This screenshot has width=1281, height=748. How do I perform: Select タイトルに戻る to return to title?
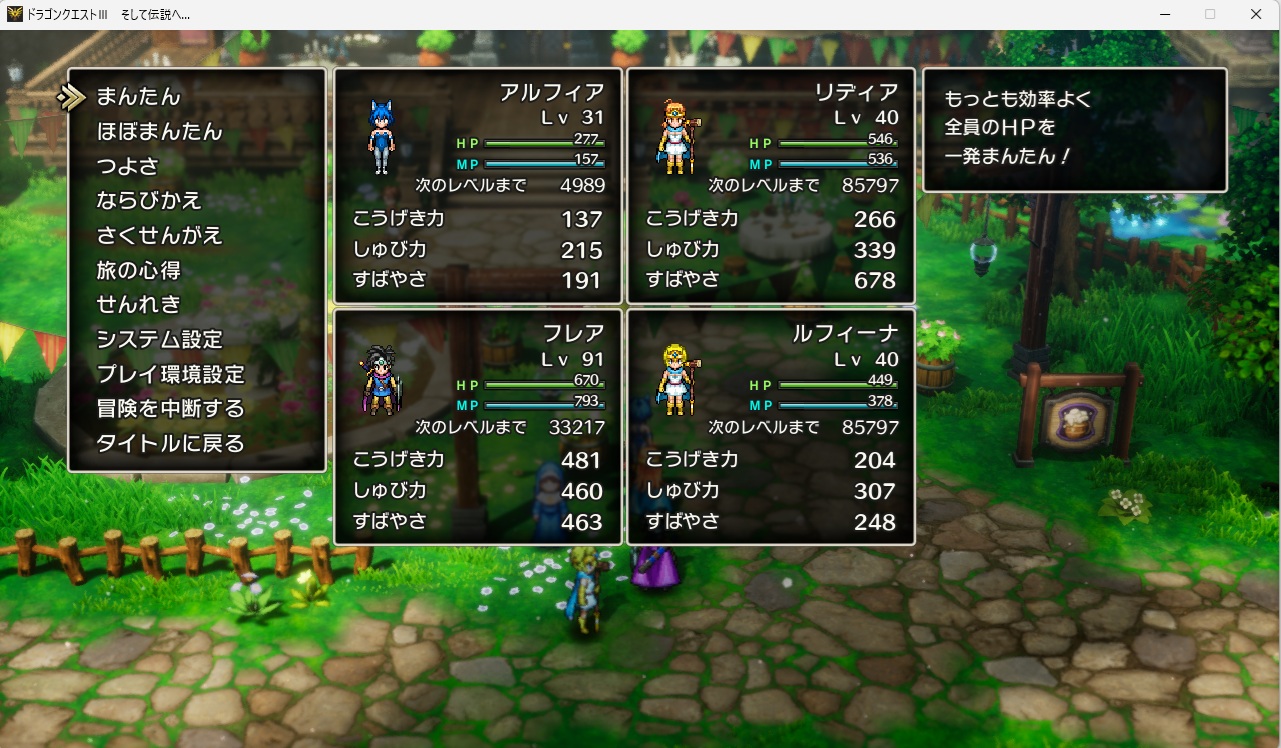coord(170,443)
